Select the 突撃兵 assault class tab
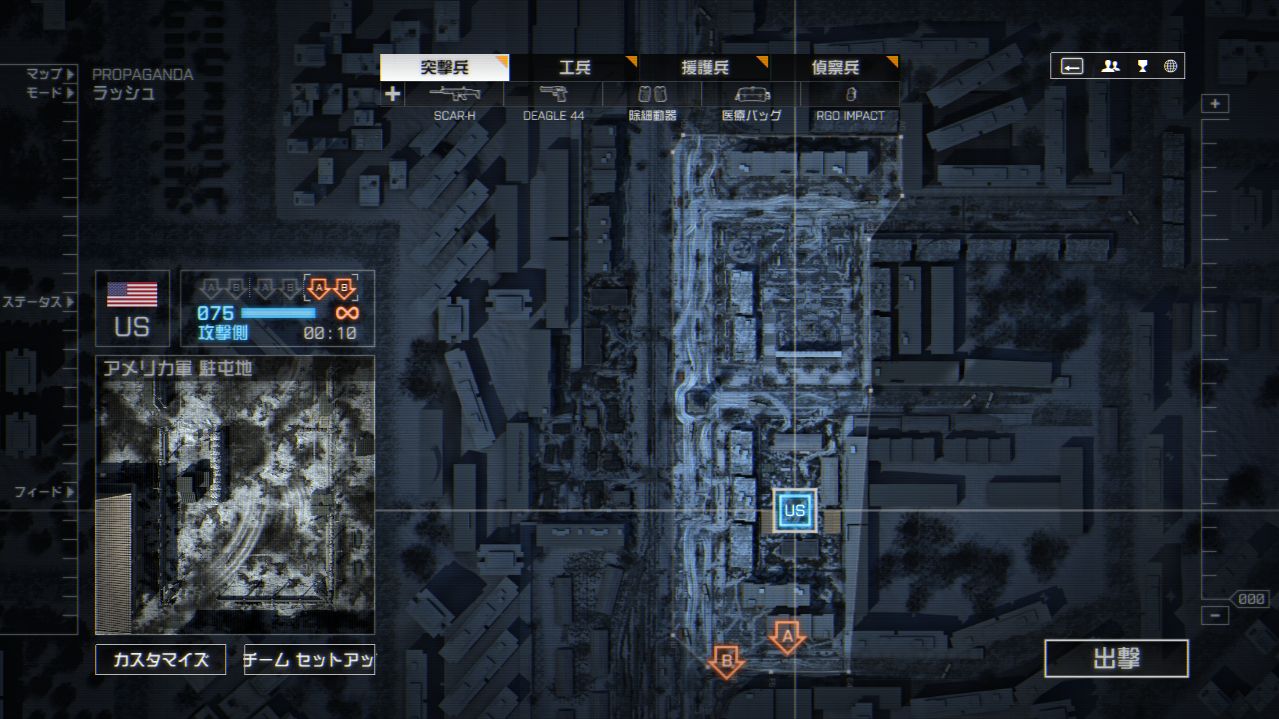Viewport: 1279px width, 719px height. (444, 68)
